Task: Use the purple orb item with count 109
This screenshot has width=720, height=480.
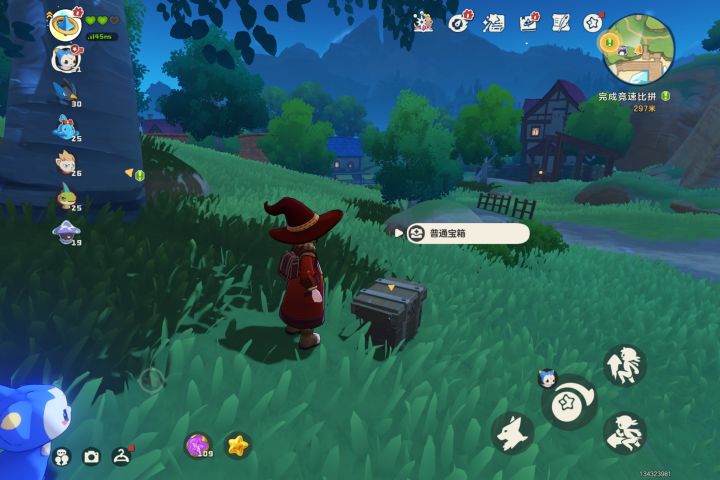Action: 199,445
